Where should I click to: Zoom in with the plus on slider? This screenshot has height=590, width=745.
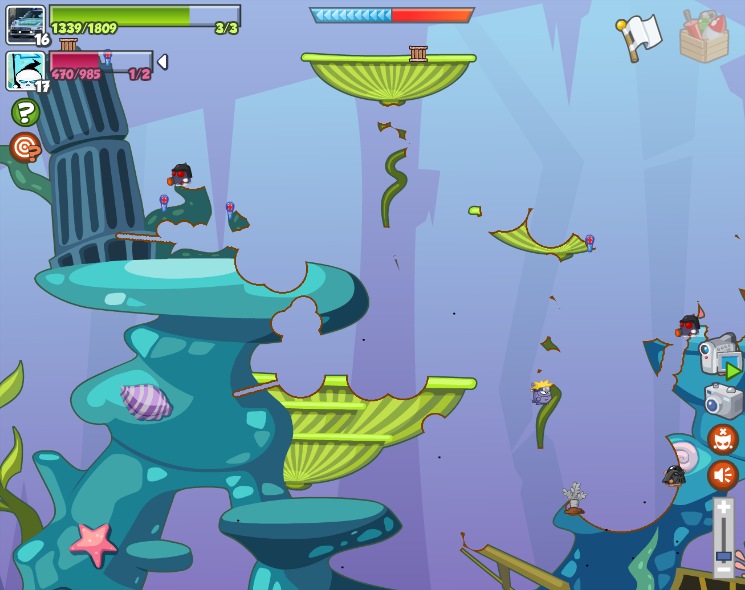723,508
